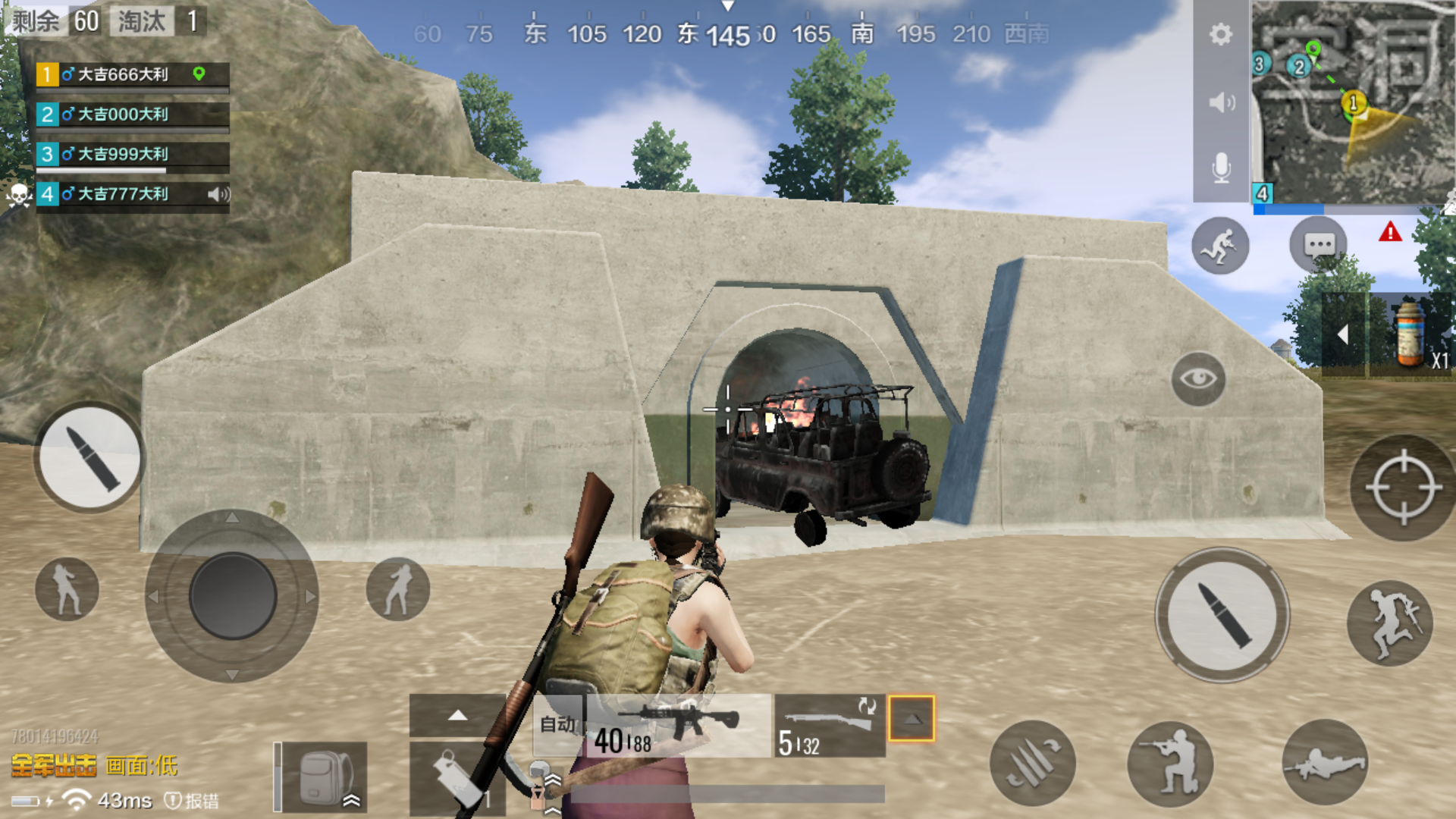Fire with the left bullet button
The height and width of the screenshot is (819, 1456).
[90, 457]
